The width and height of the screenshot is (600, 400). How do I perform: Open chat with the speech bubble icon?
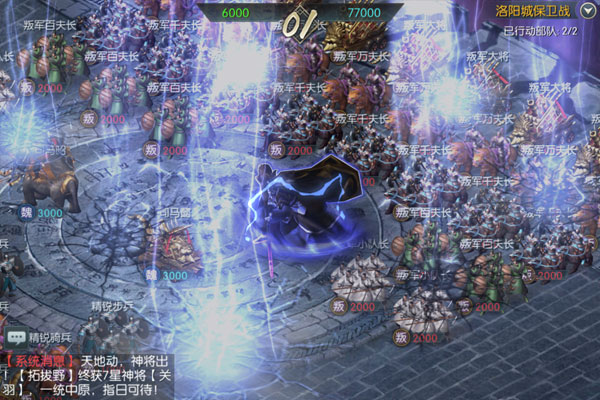pos(15,338)
